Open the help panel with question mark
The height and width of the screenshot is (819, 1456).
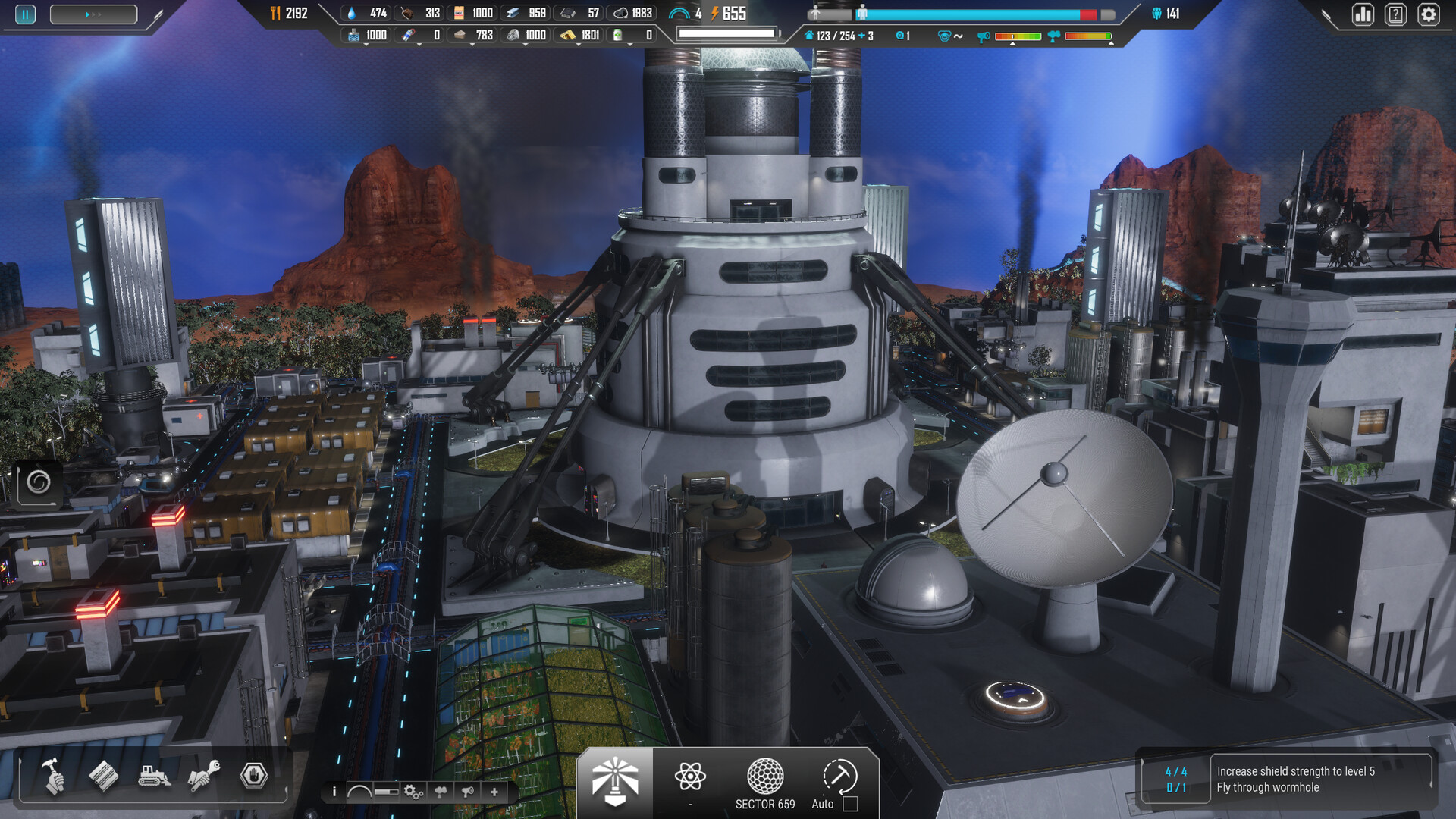coord(1395,14)
